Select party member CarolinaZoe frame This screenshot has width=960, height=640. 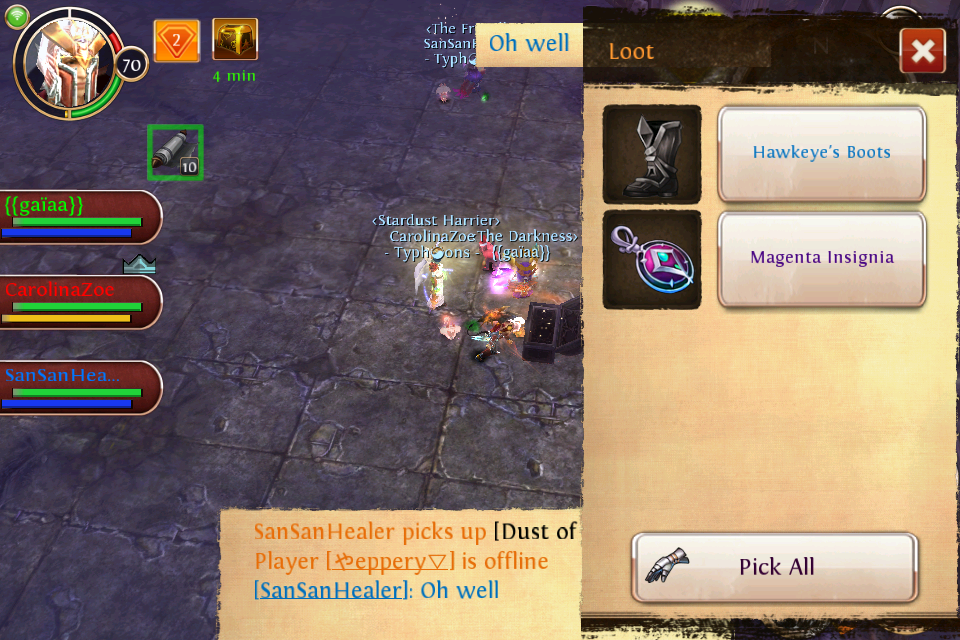78,301
